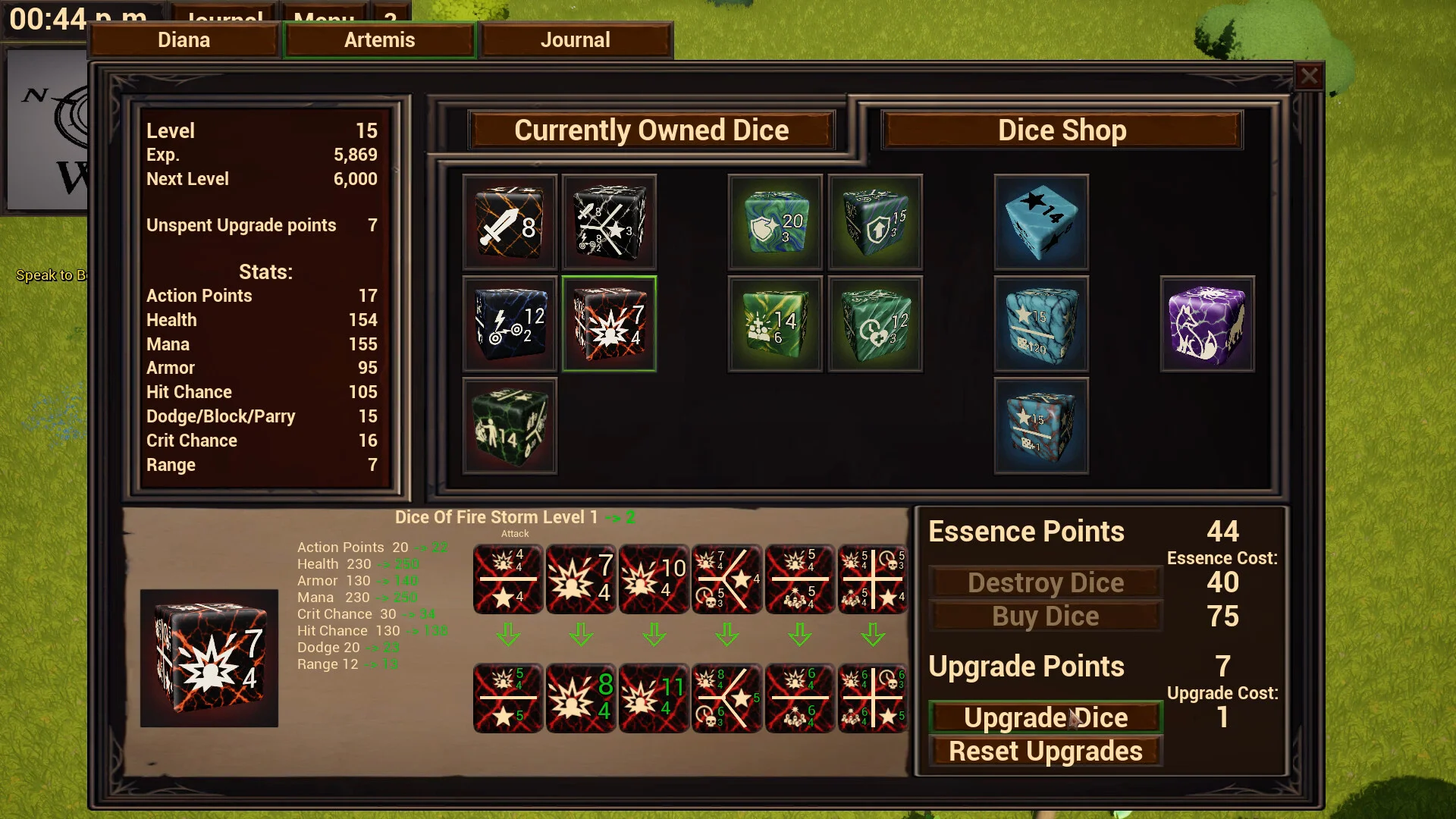
Task: Select the Artemis character tab
Action: coord(379,40)
